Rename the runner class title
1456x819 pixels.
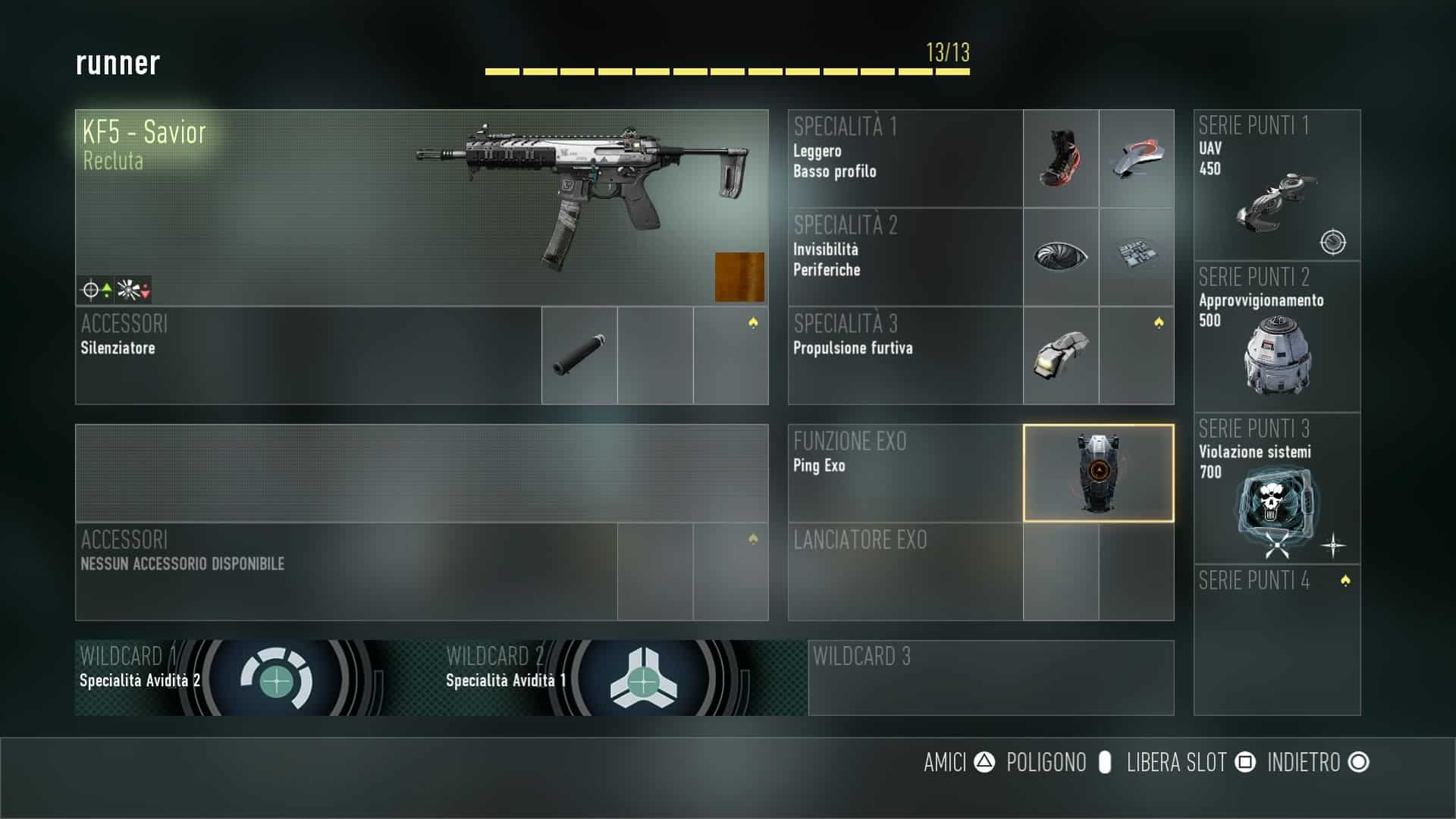(x=118, y=63)
